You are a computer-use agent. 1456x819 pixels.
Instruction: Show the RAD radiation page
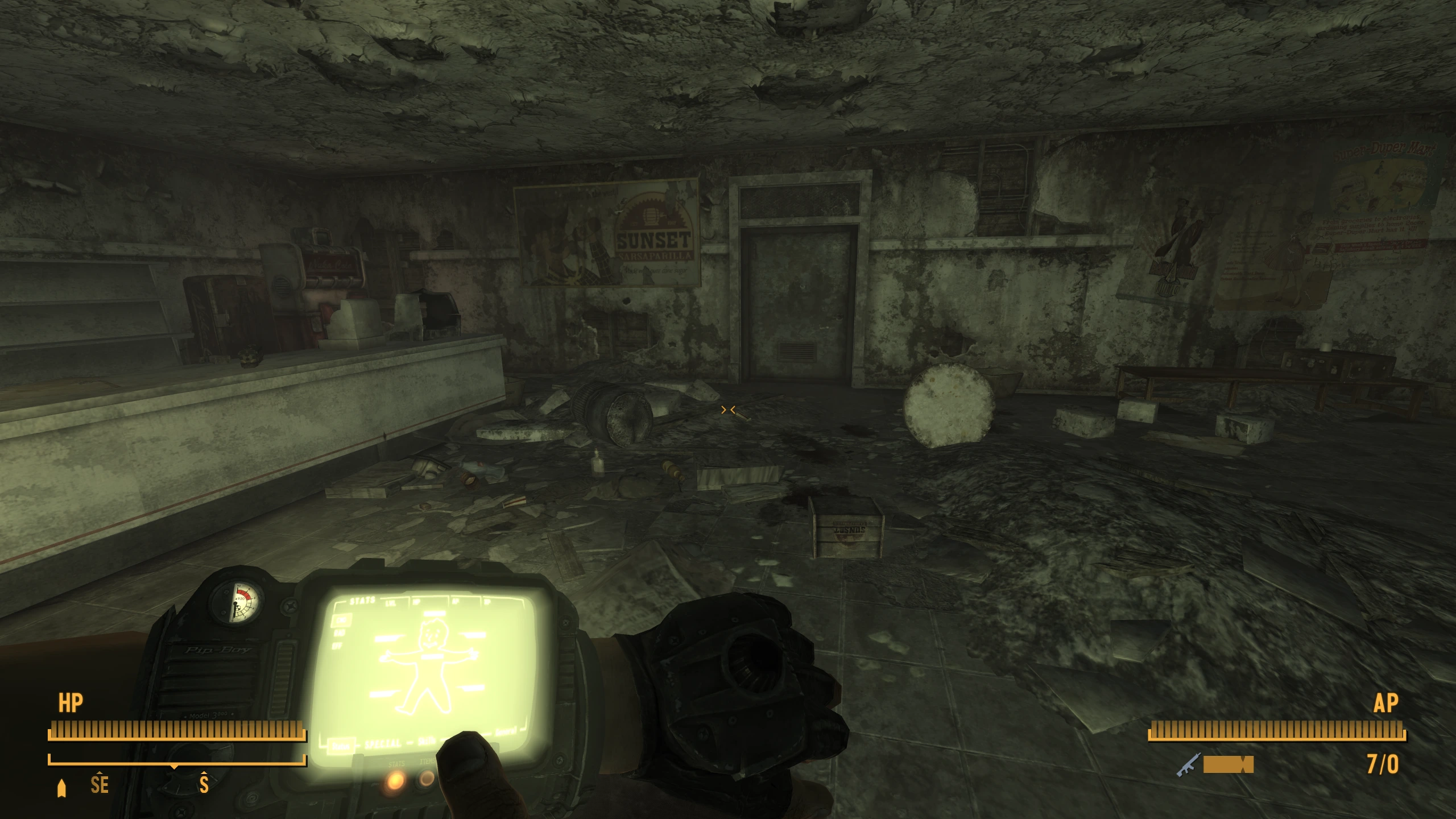coord(341,632)
